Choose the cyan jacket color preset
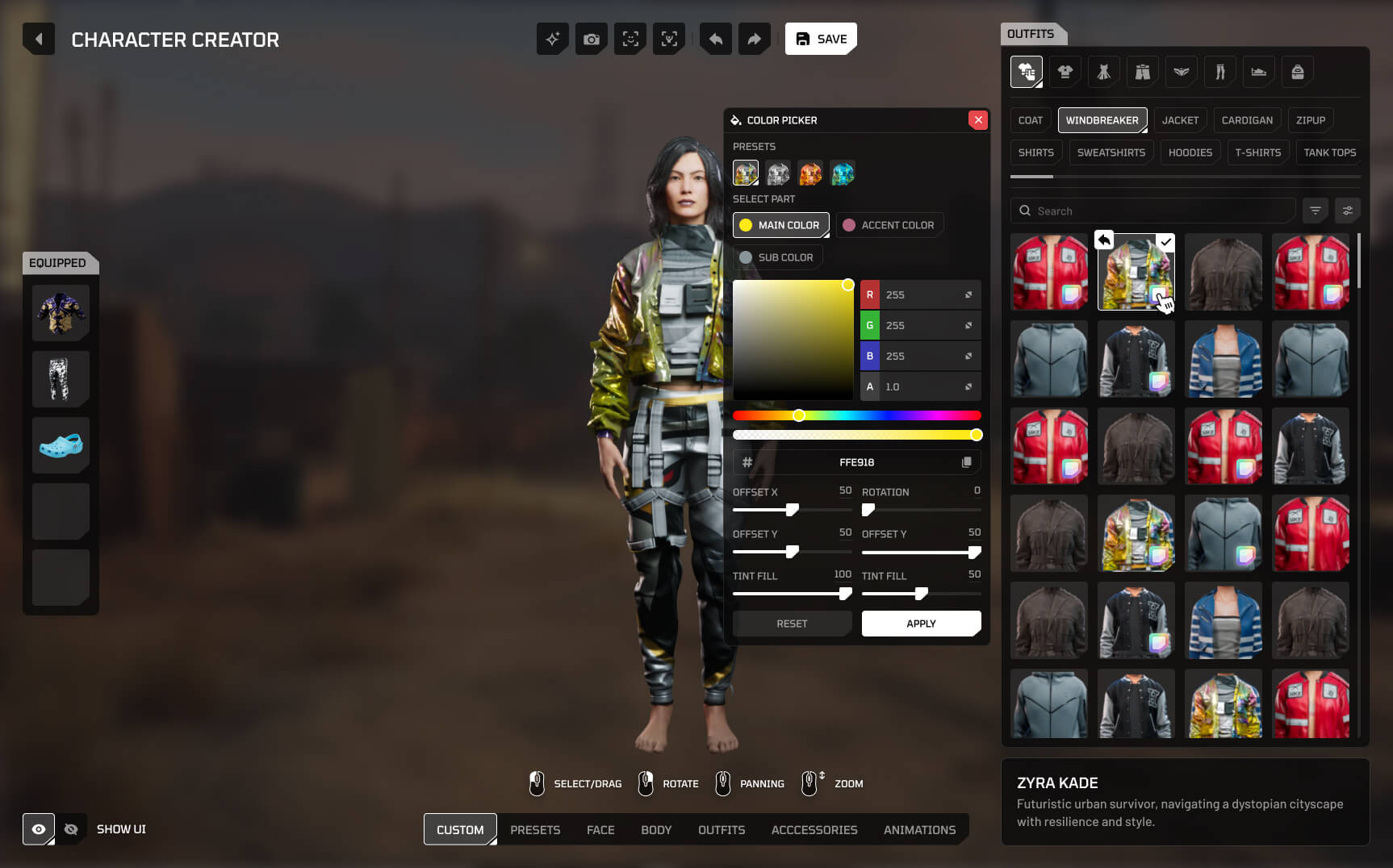Screen dimensions: 1393x868 coord(843,173)
